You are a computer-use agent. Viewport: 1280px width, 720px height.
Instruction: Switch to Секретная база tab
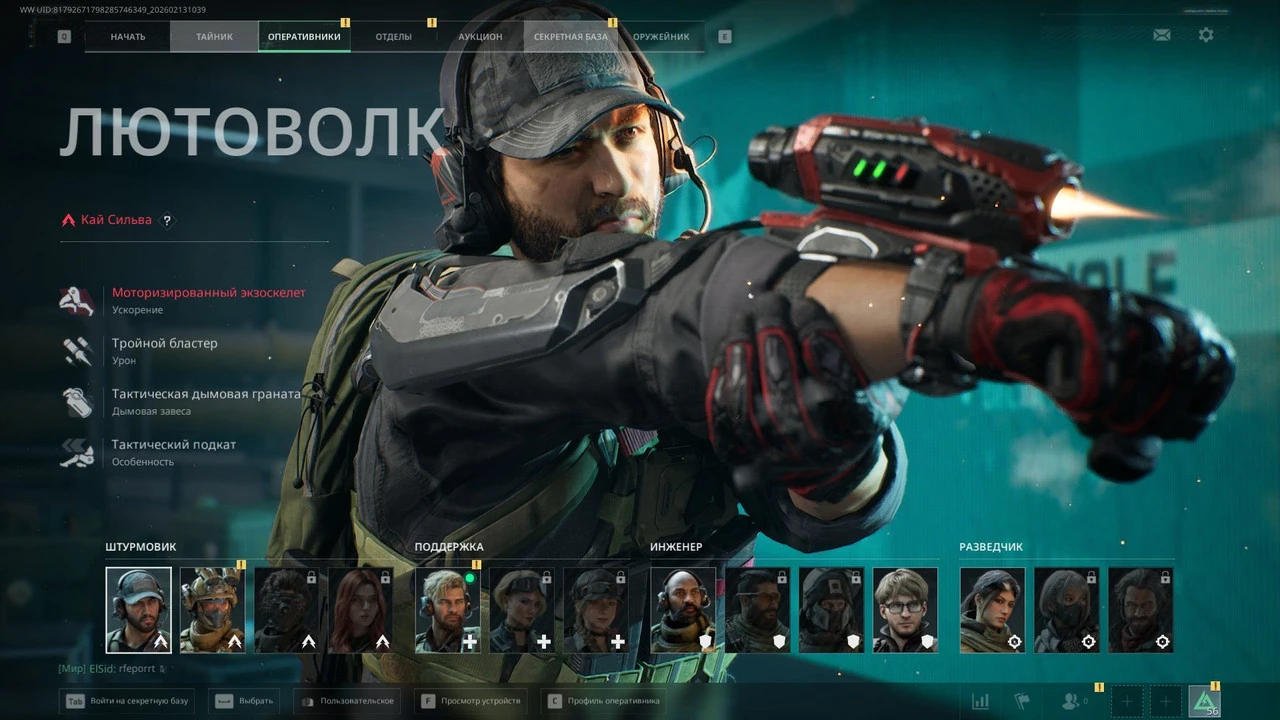tap(570, 37)
